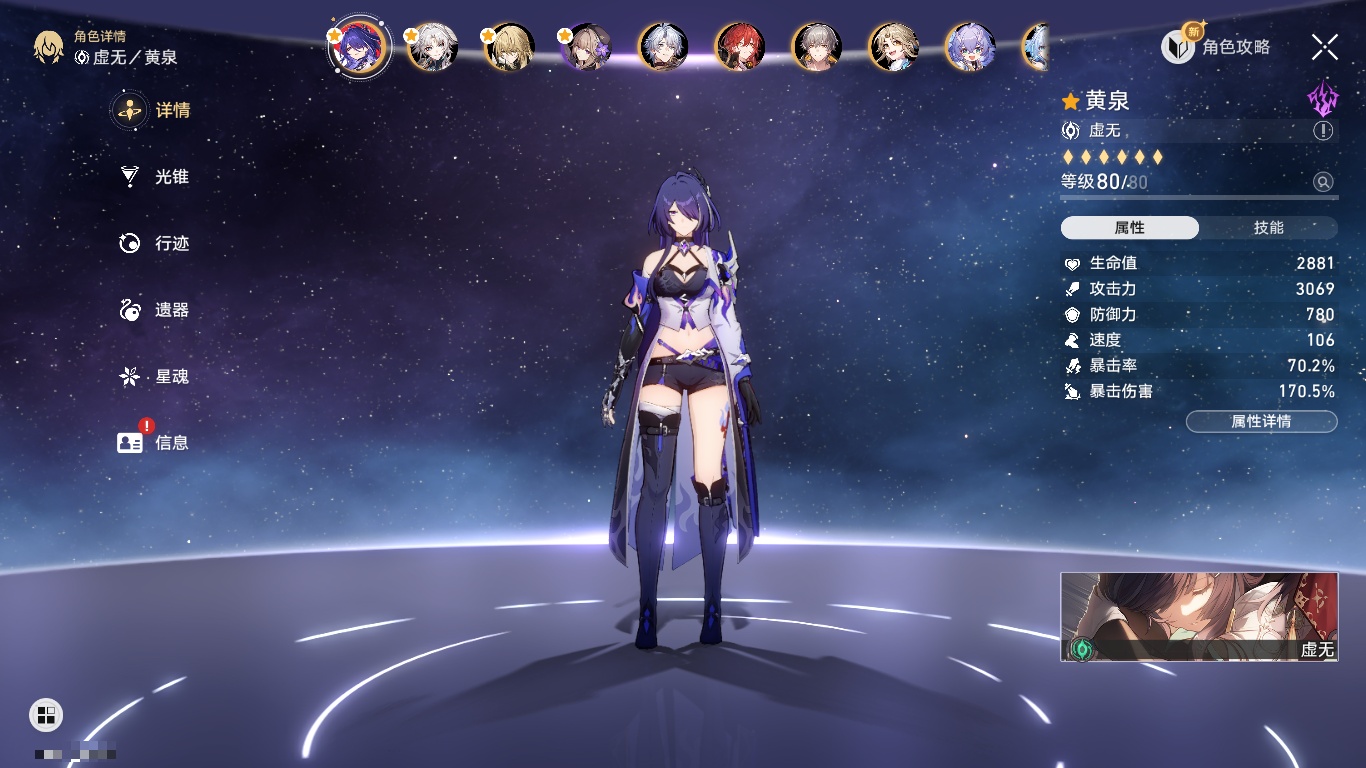Open the equipped light cone thumbnail
Screen dimensions: 1366x768
1199,616
